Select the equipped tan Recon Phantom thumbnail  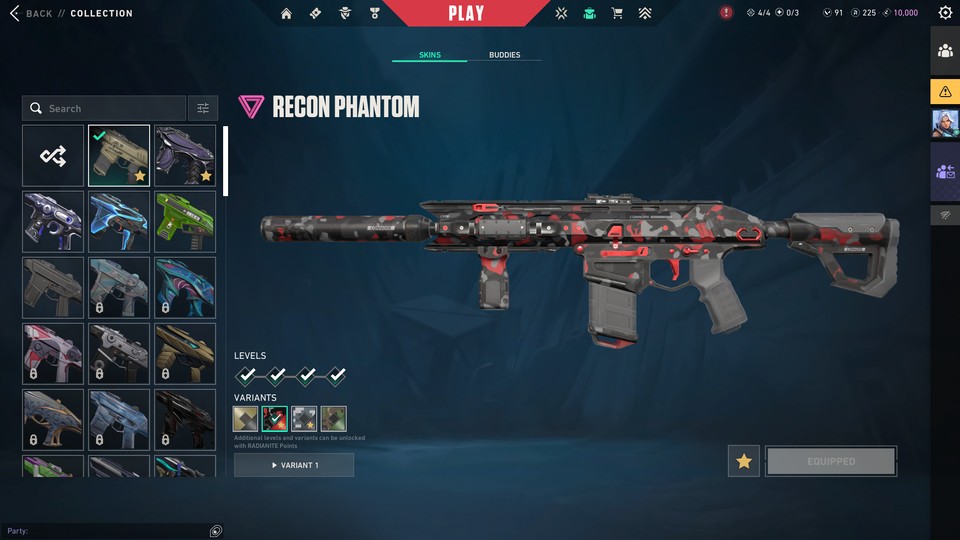coord(119,155)
